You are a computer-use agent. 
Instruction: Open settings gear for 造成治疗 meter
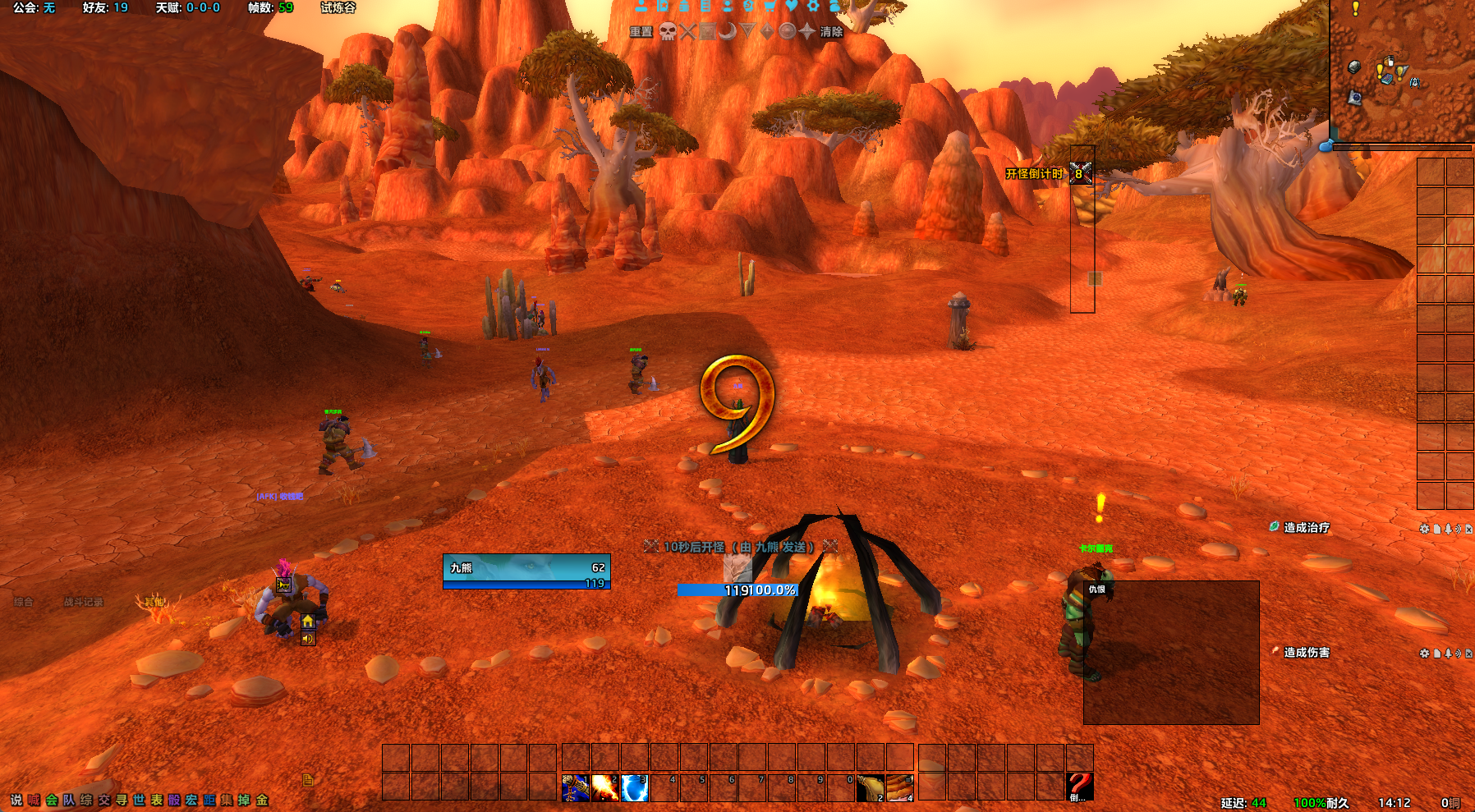pyautogui.click(x=1424, y=529)
